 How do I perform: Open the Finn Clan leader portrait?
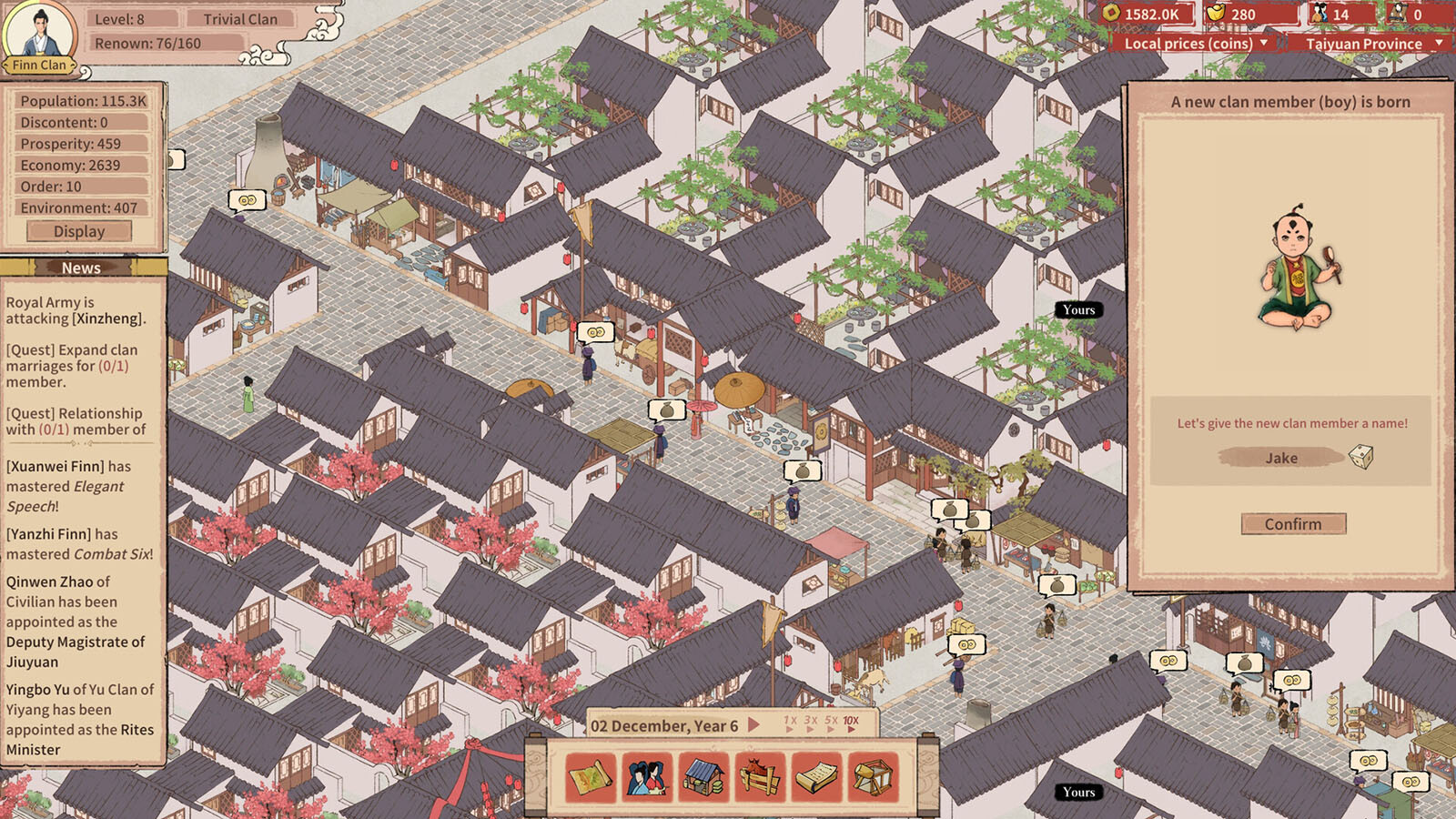click(40, 35)
